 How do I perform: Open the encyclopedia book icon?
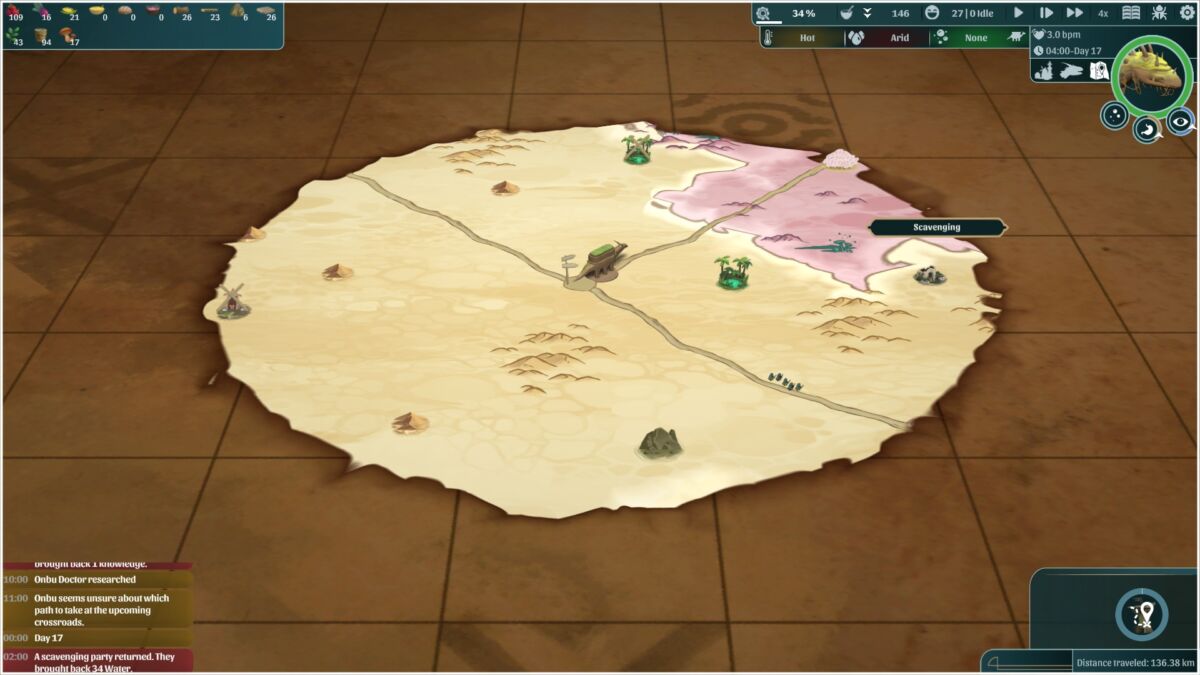pos(1131,13)
